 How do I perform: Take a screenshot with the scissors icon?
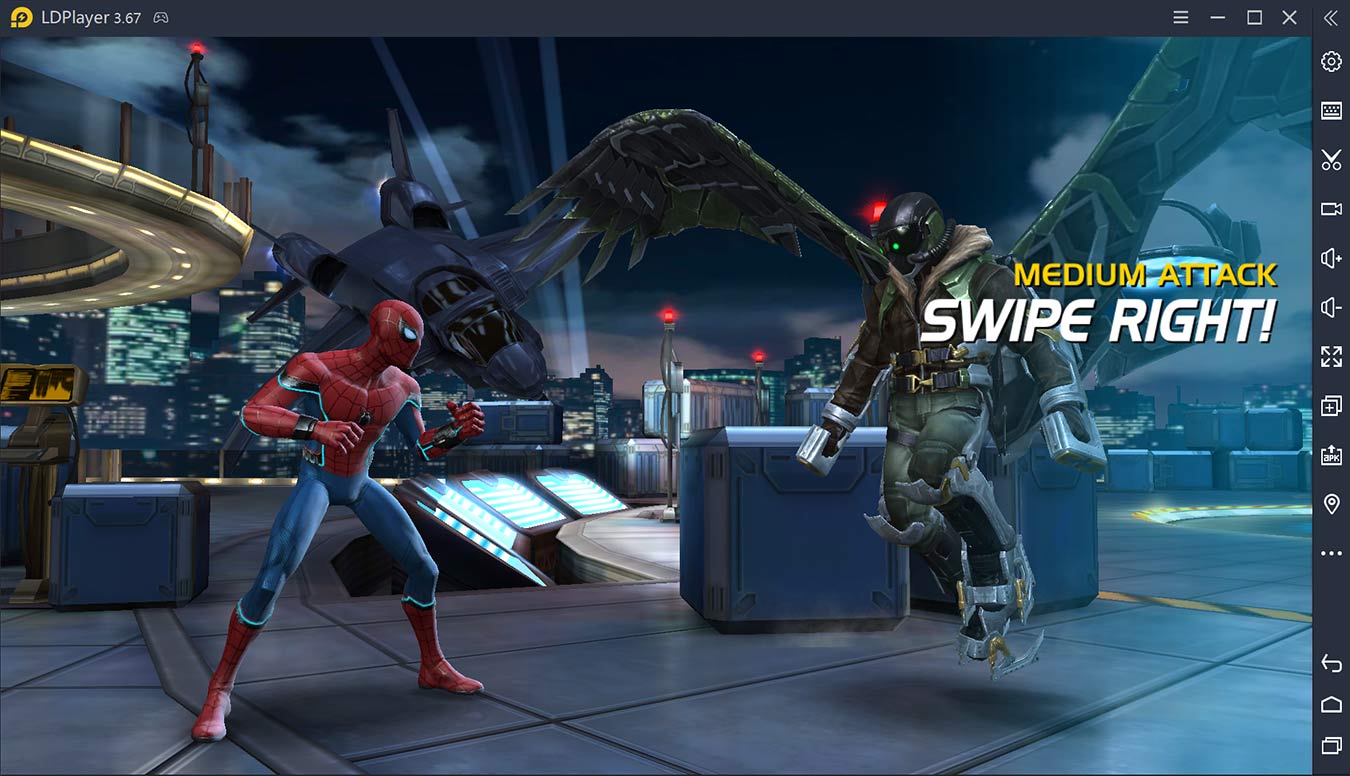(x=1330, y=159)
